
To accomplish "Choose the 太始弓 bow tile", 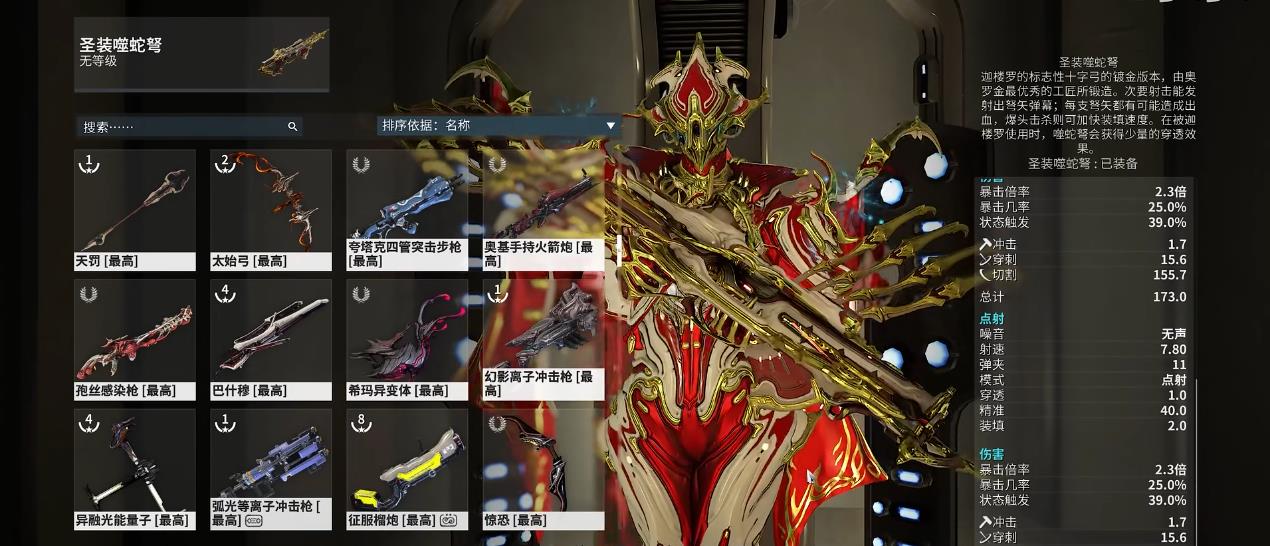I will 271,210.
